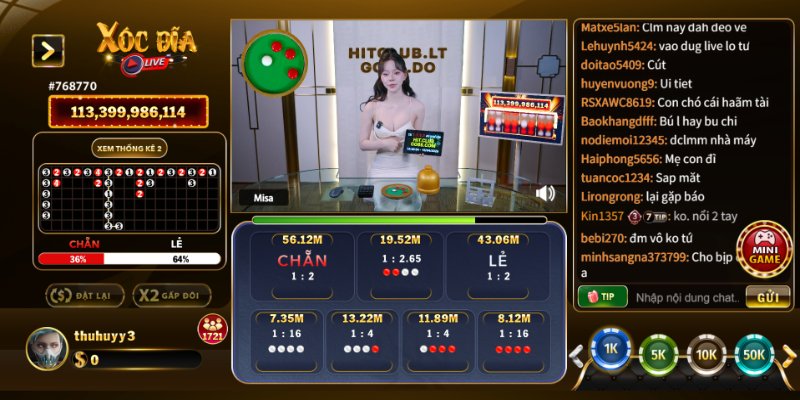Open the Xem Thống Kê 2 statistics
800x400 pixels.
tap(130, 147)
